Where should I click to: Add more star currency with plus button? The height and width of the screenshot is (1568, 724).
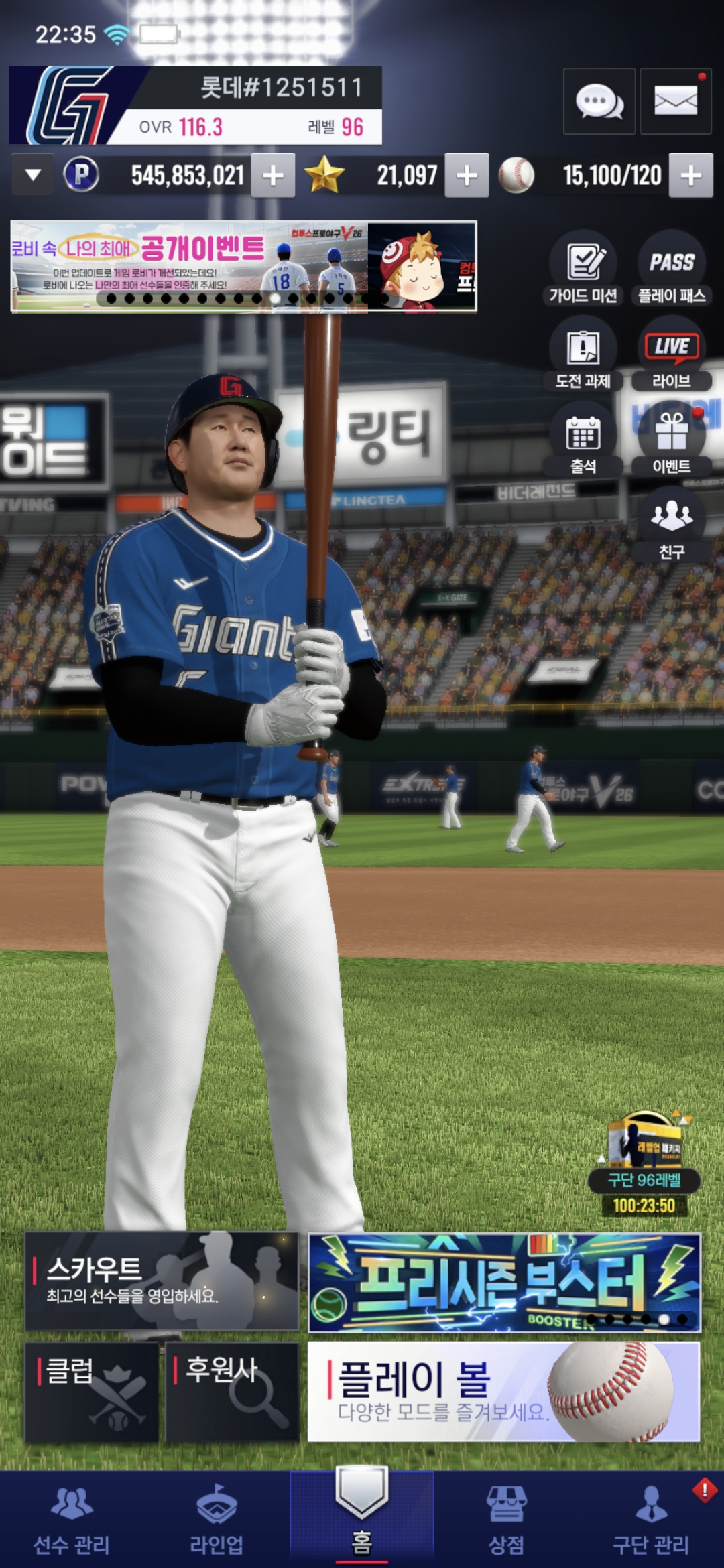click(x=467, y=176)
